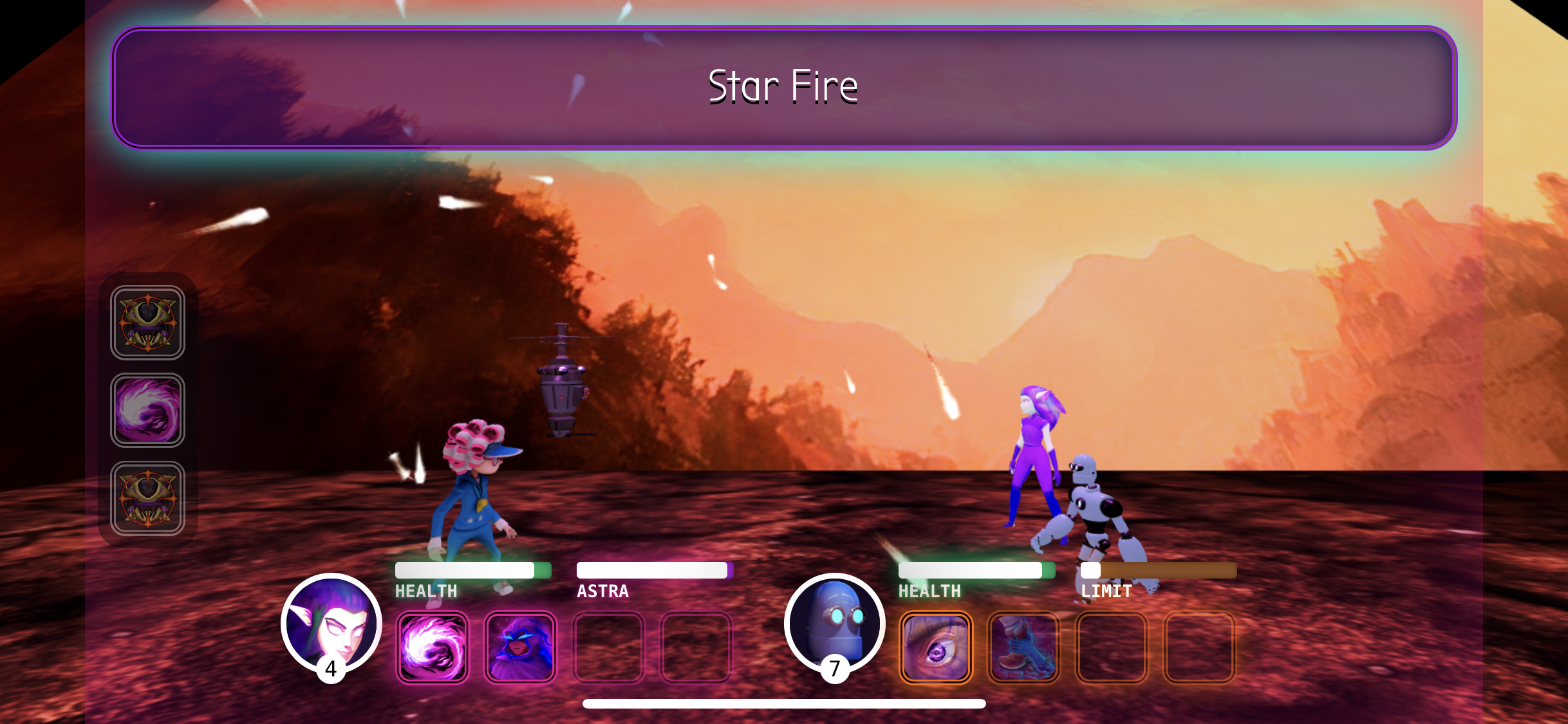Click the bottom enemy mask icon in the sidebar

147,498
